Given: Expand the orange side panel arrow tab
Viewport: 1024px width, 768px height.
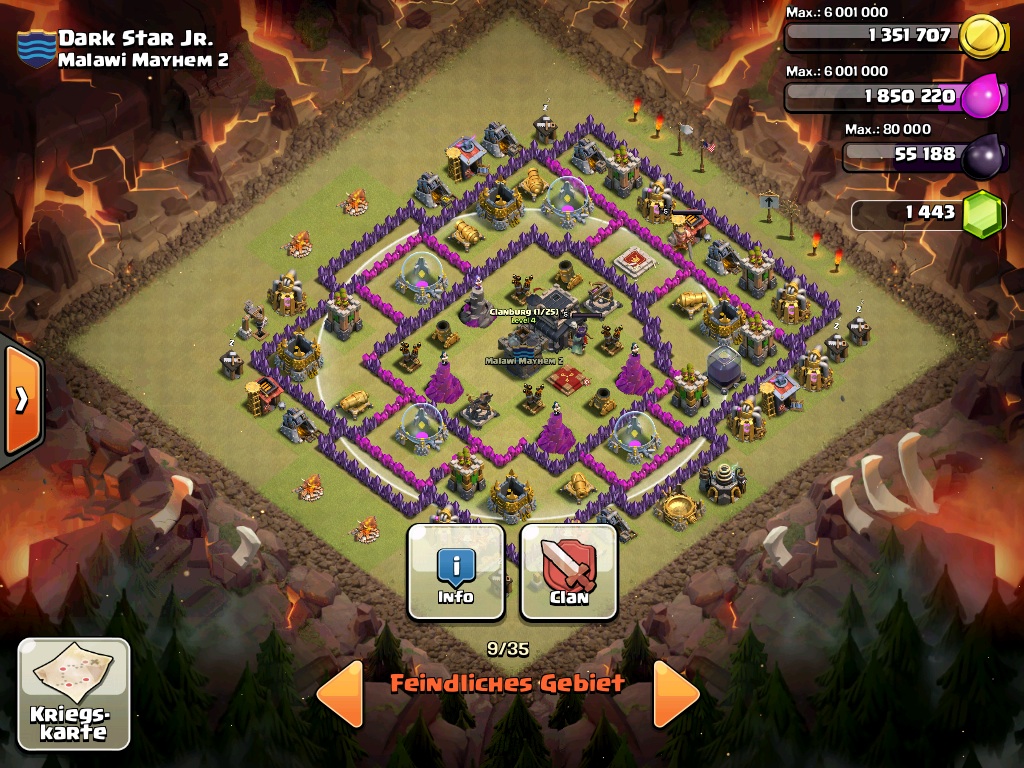Looking at the screenshot, I should pyautogui.click(x=21, y=399).
